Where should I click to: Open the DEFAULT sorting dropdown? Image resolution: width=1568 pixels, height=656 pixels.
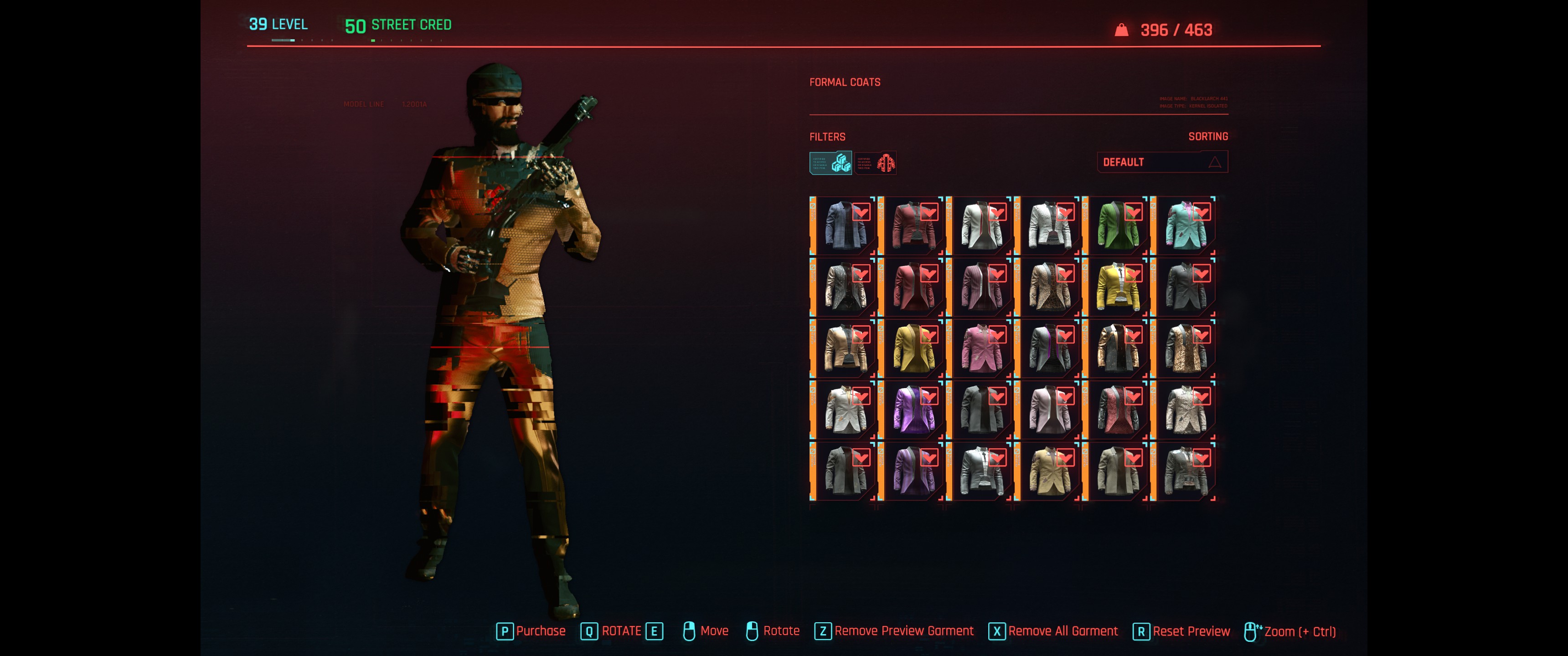(x=1161, y=162)
